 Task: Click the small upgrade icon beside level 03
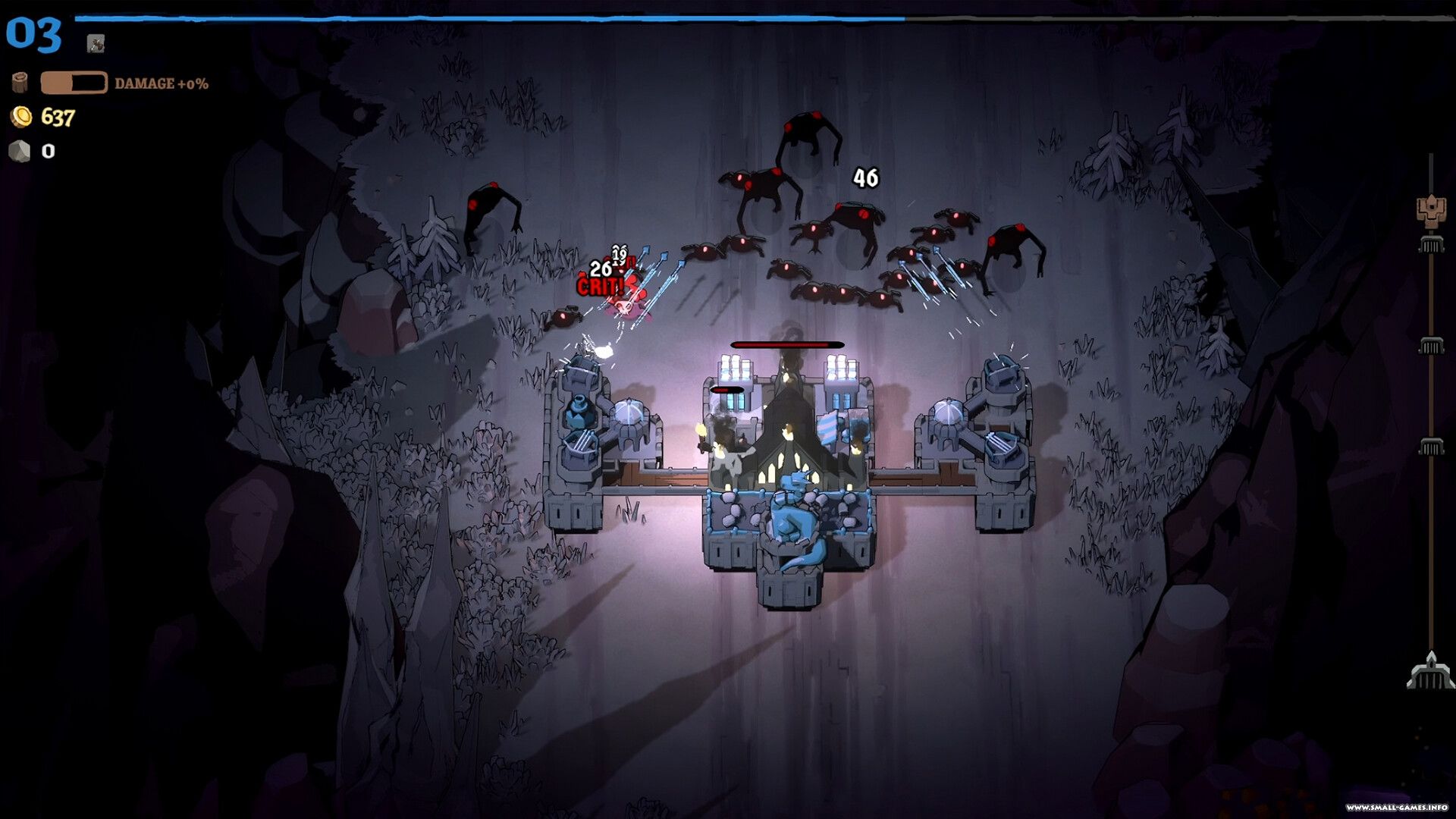click(x=96, y=43)
